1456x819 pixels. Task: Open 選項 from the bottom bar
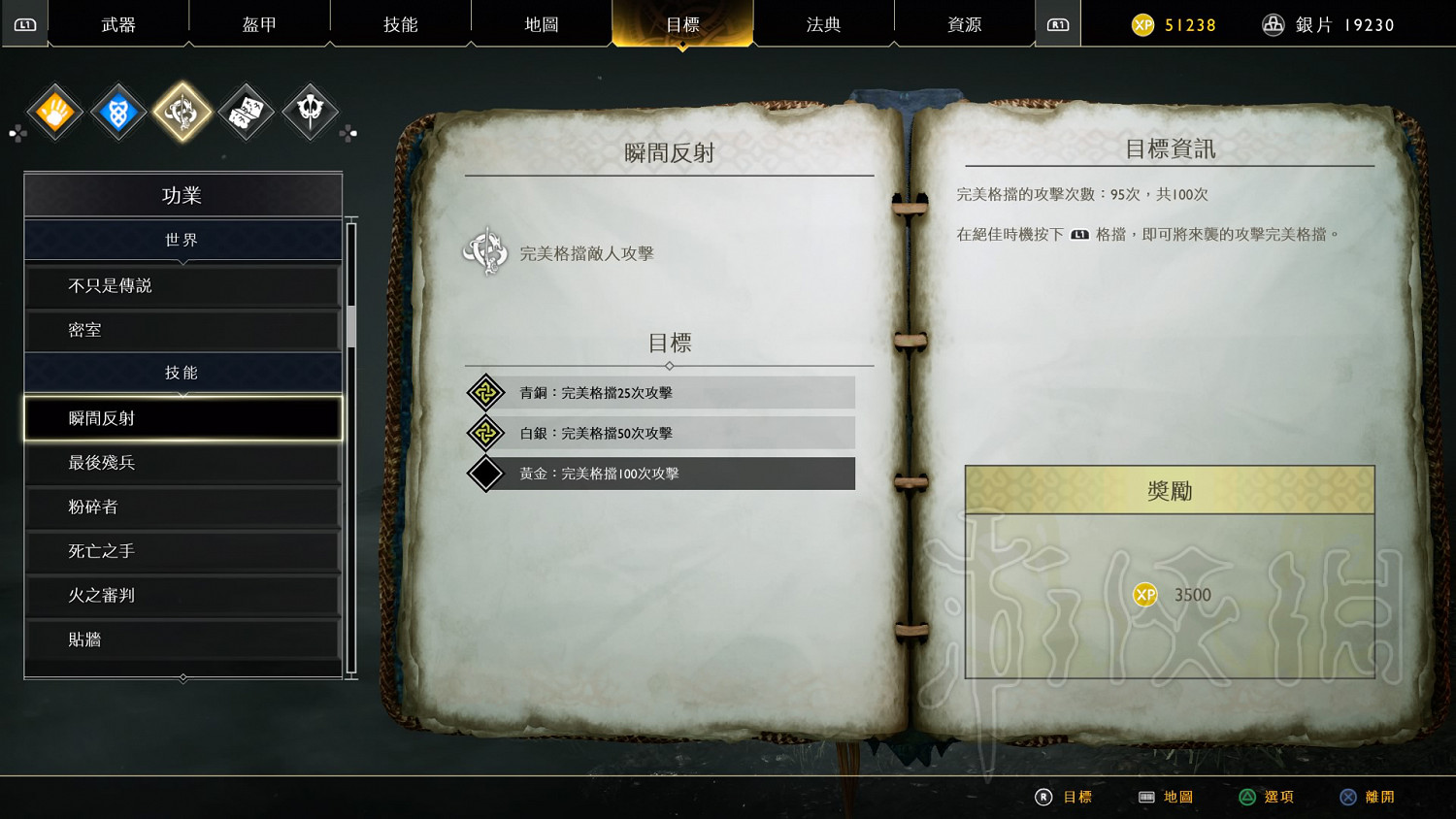coord(1279,797)
